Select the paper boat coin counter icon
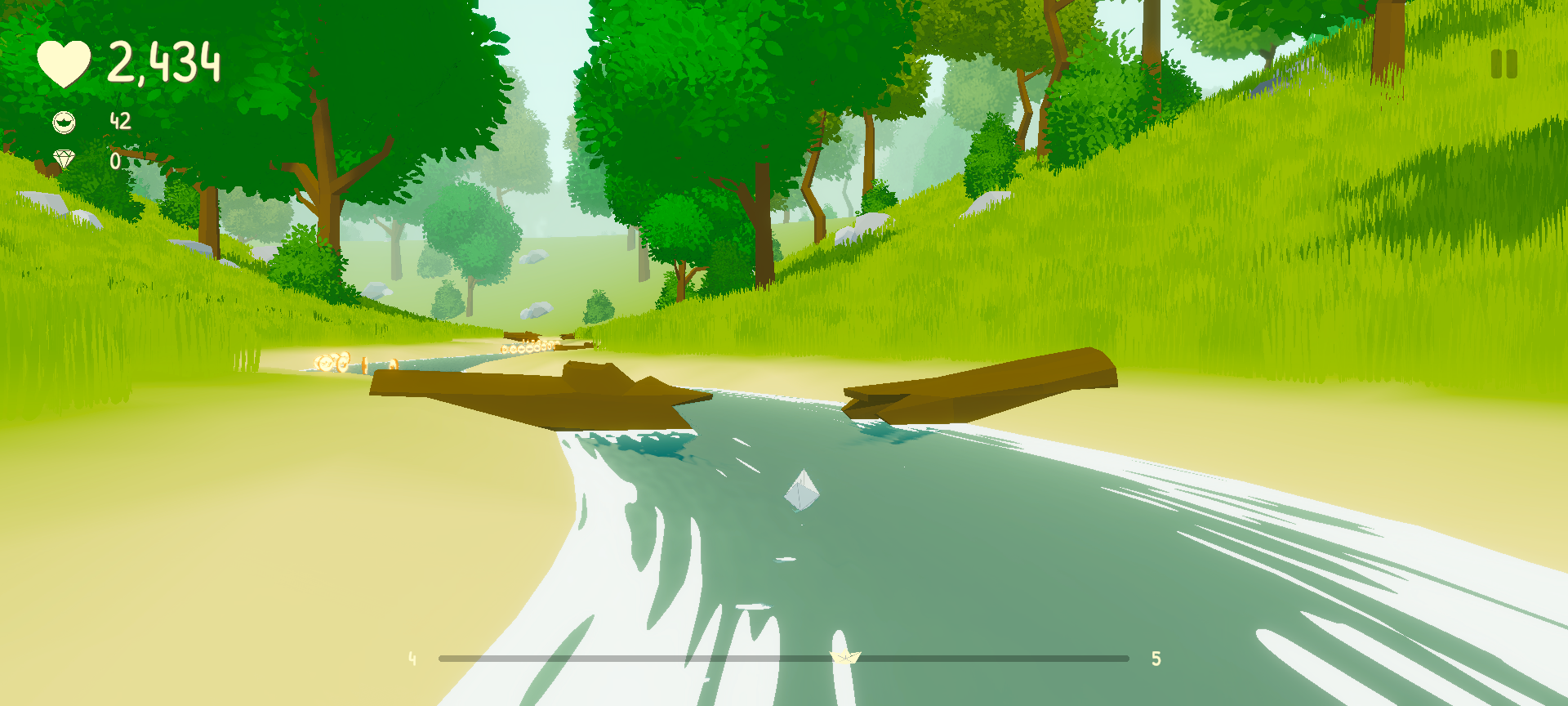The image size is (1568, 706). [65, 123]
